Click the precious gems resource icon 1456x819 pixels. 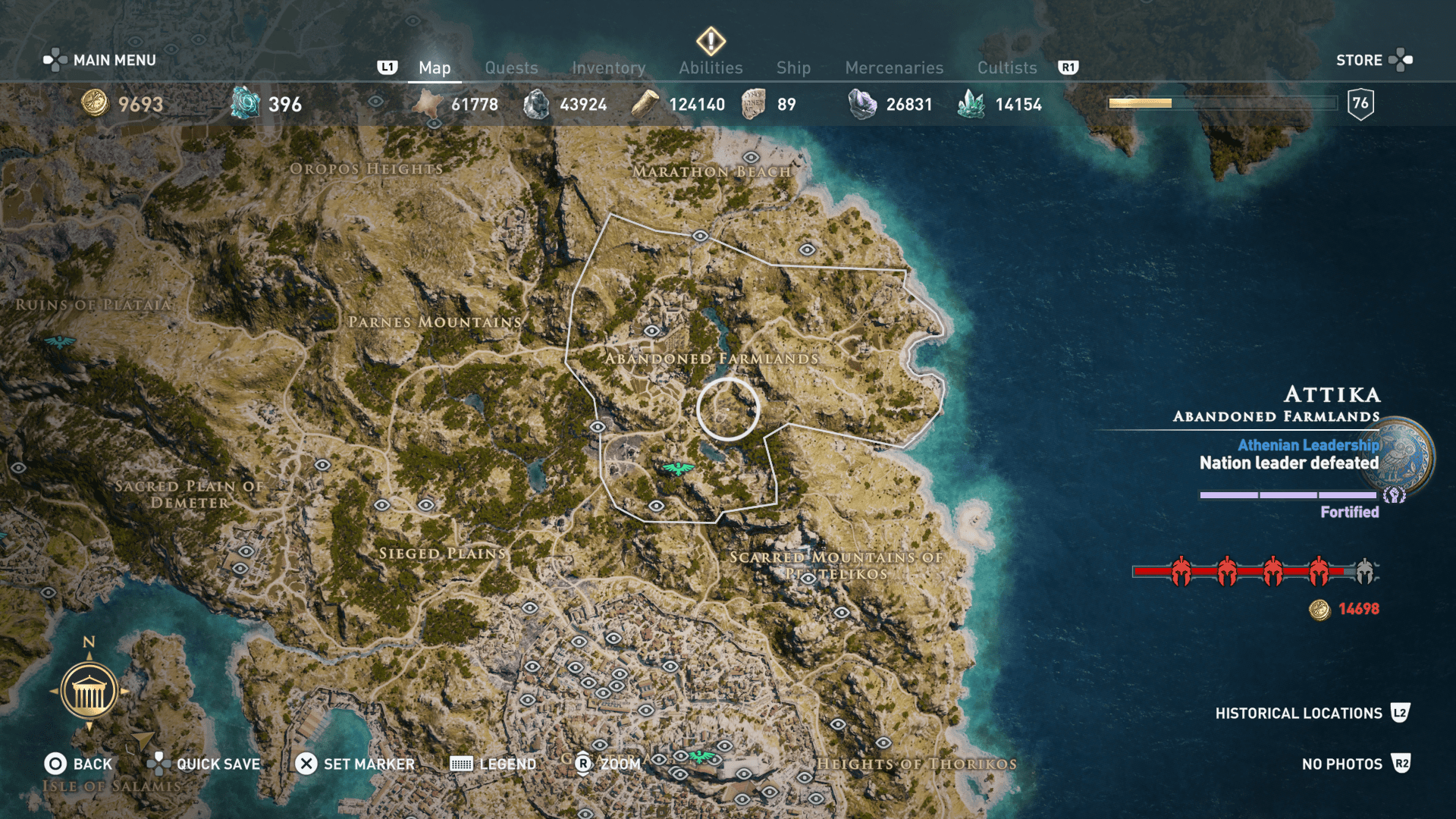tap(861, 102)
